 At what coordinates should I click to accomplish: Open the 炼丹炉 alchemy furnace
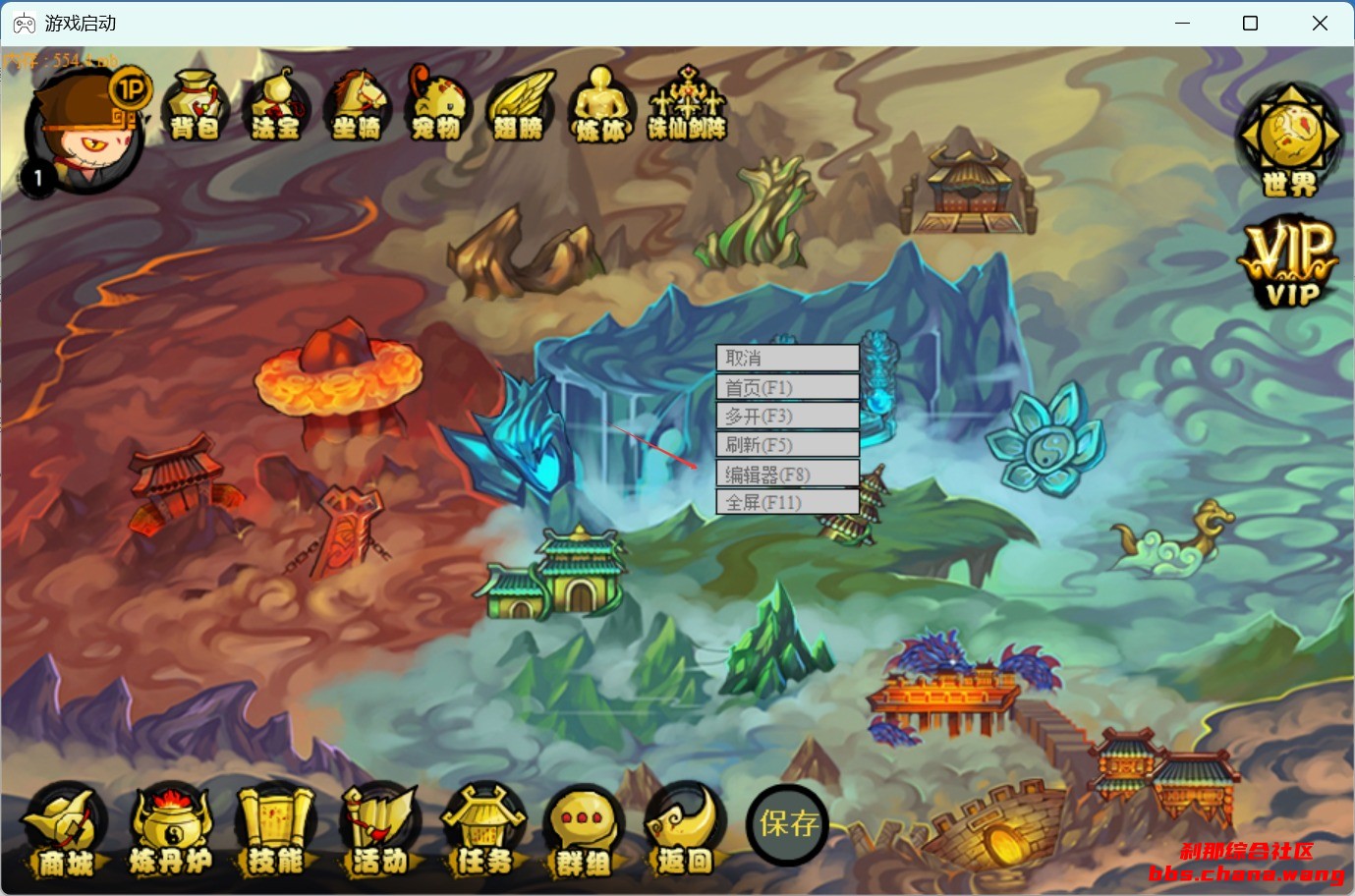pos(171,831)
